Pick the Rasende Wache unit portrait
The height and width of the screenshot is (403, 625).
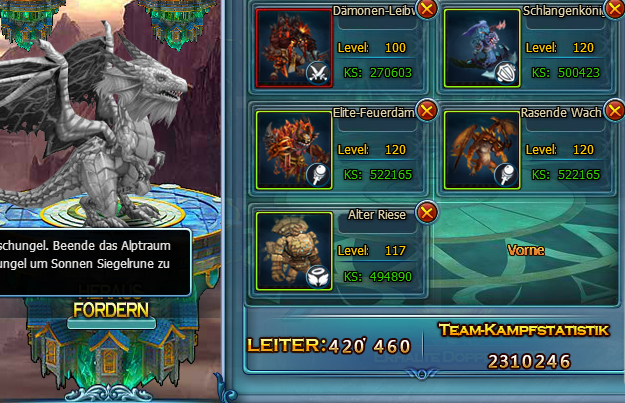[481, 148]
